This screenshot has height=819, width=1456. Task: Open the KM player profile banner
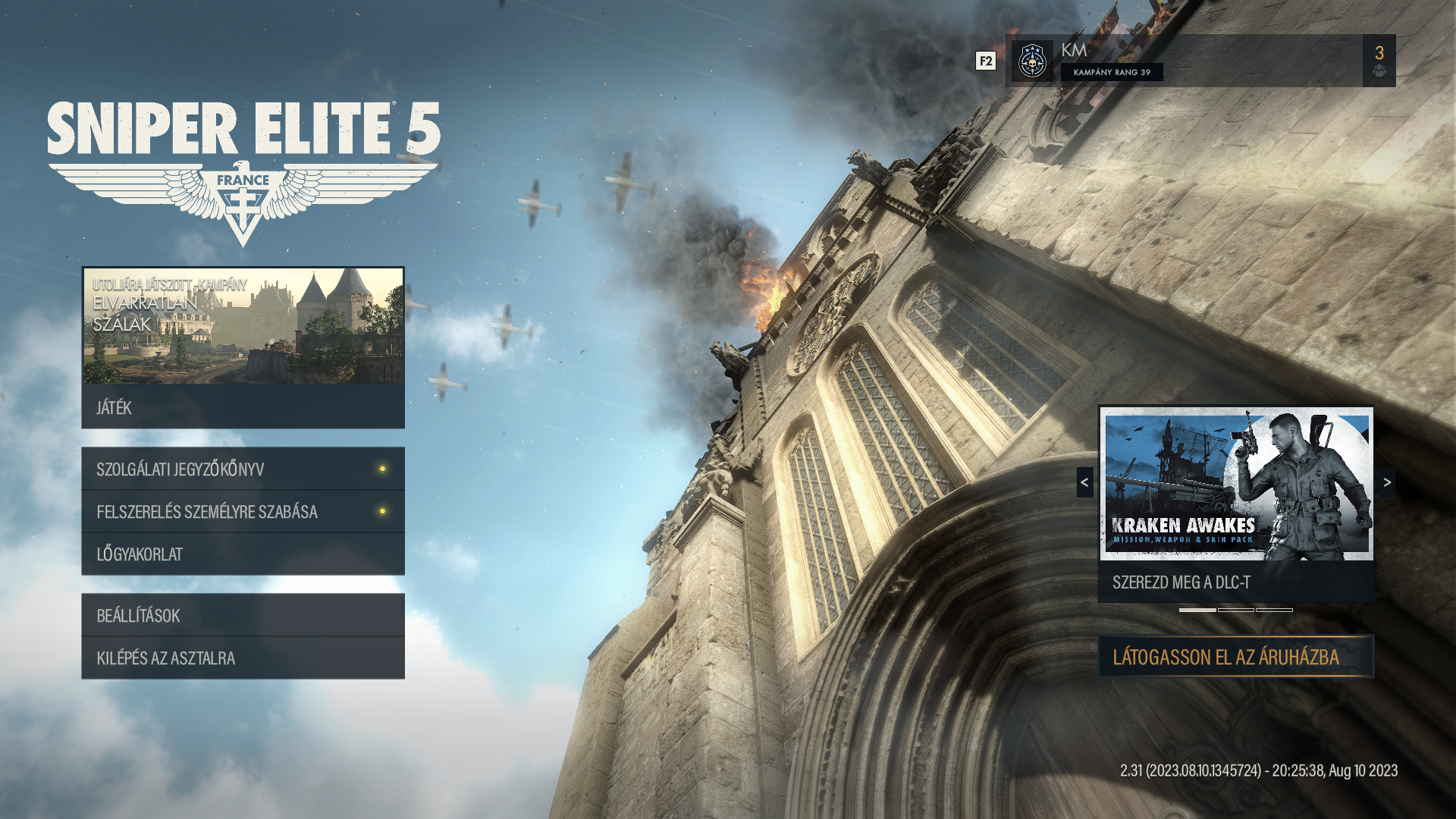pyautogui.click(x=1183, y=60)
